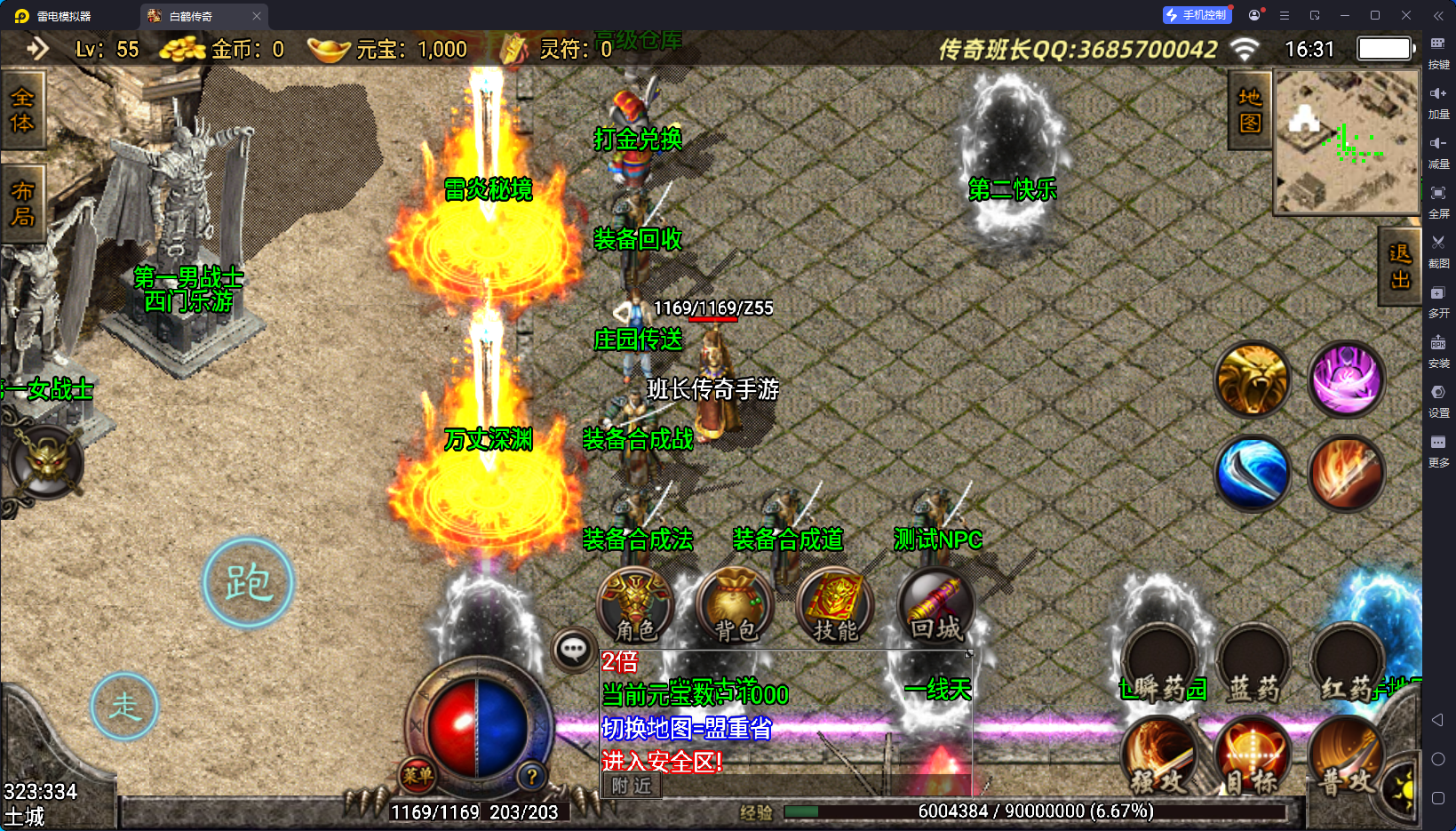The image size is (1456, 831).
Task: Tap the 跑 run button
Action: pos(248,583)
